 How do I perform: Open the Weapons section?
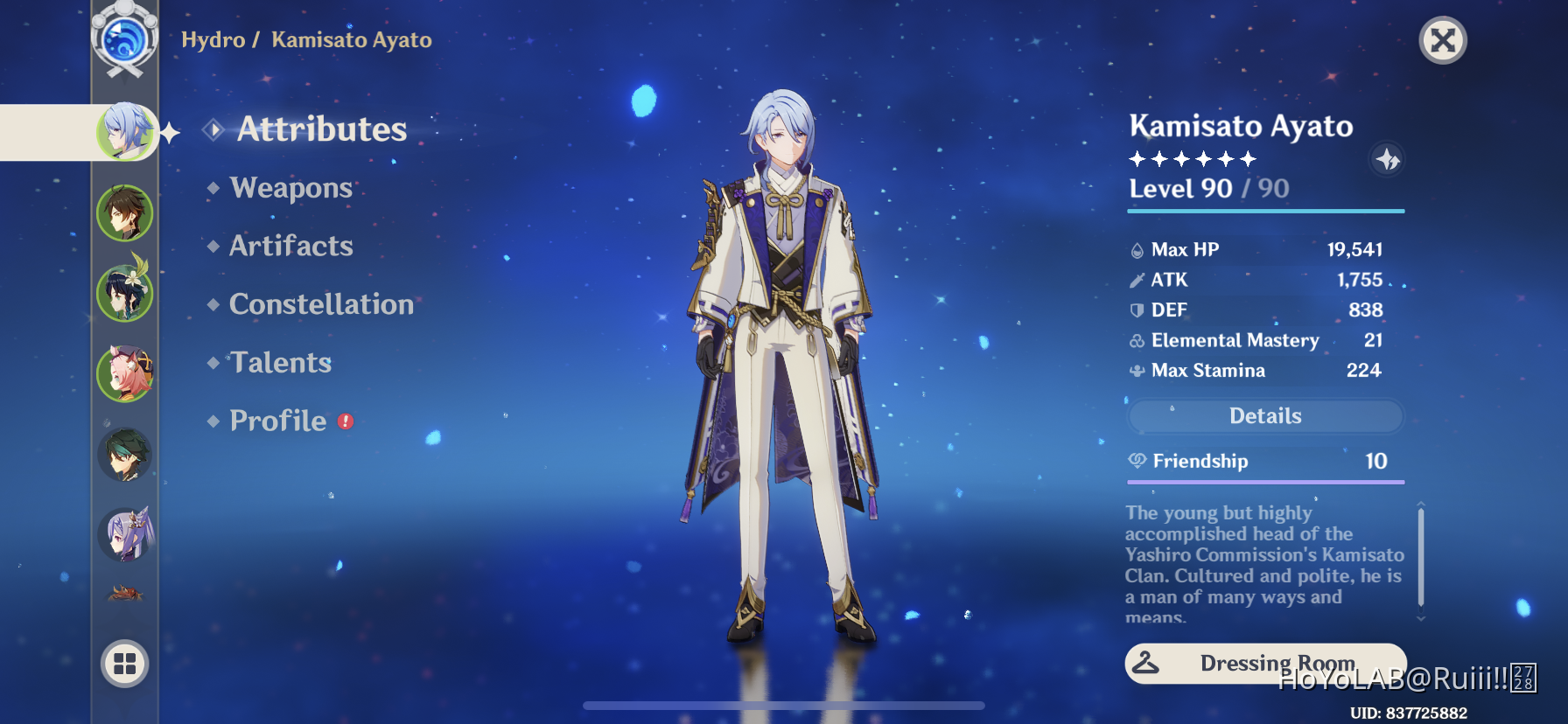point(289,187)
